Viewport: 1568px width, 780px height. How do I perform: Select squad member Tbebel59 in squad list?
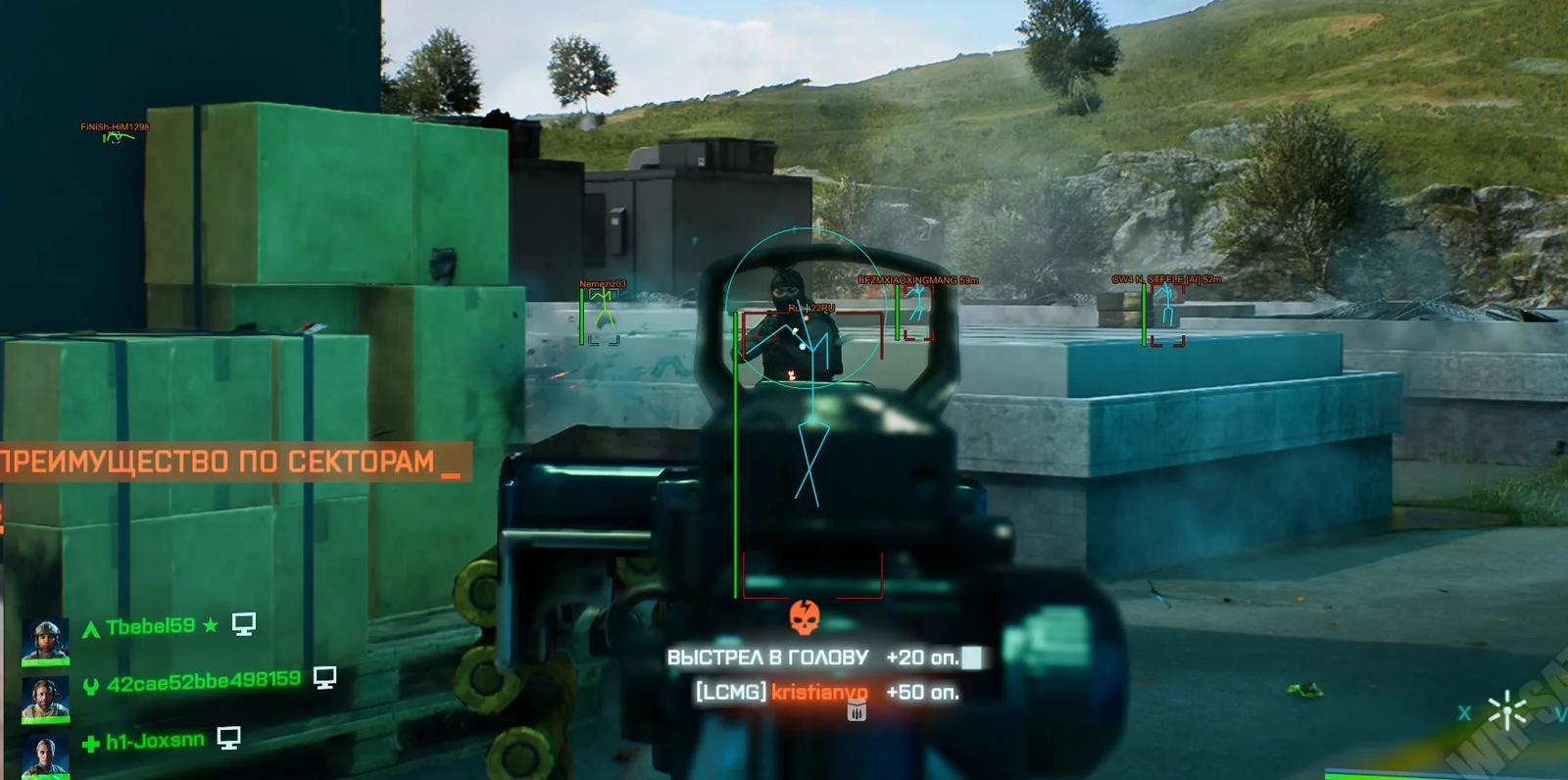[151, 626]
